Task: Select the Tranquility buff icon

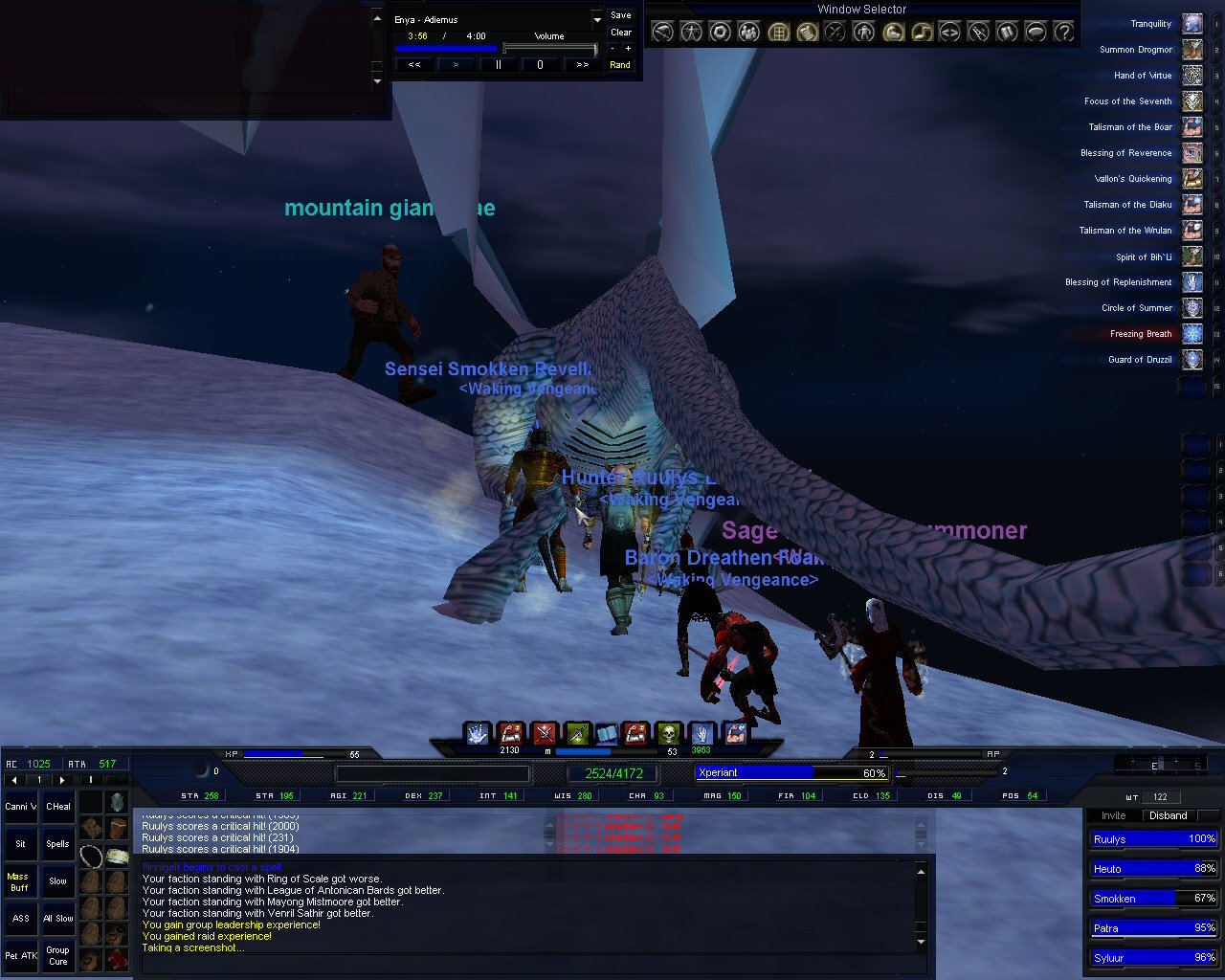Action: coord(1192,24)
